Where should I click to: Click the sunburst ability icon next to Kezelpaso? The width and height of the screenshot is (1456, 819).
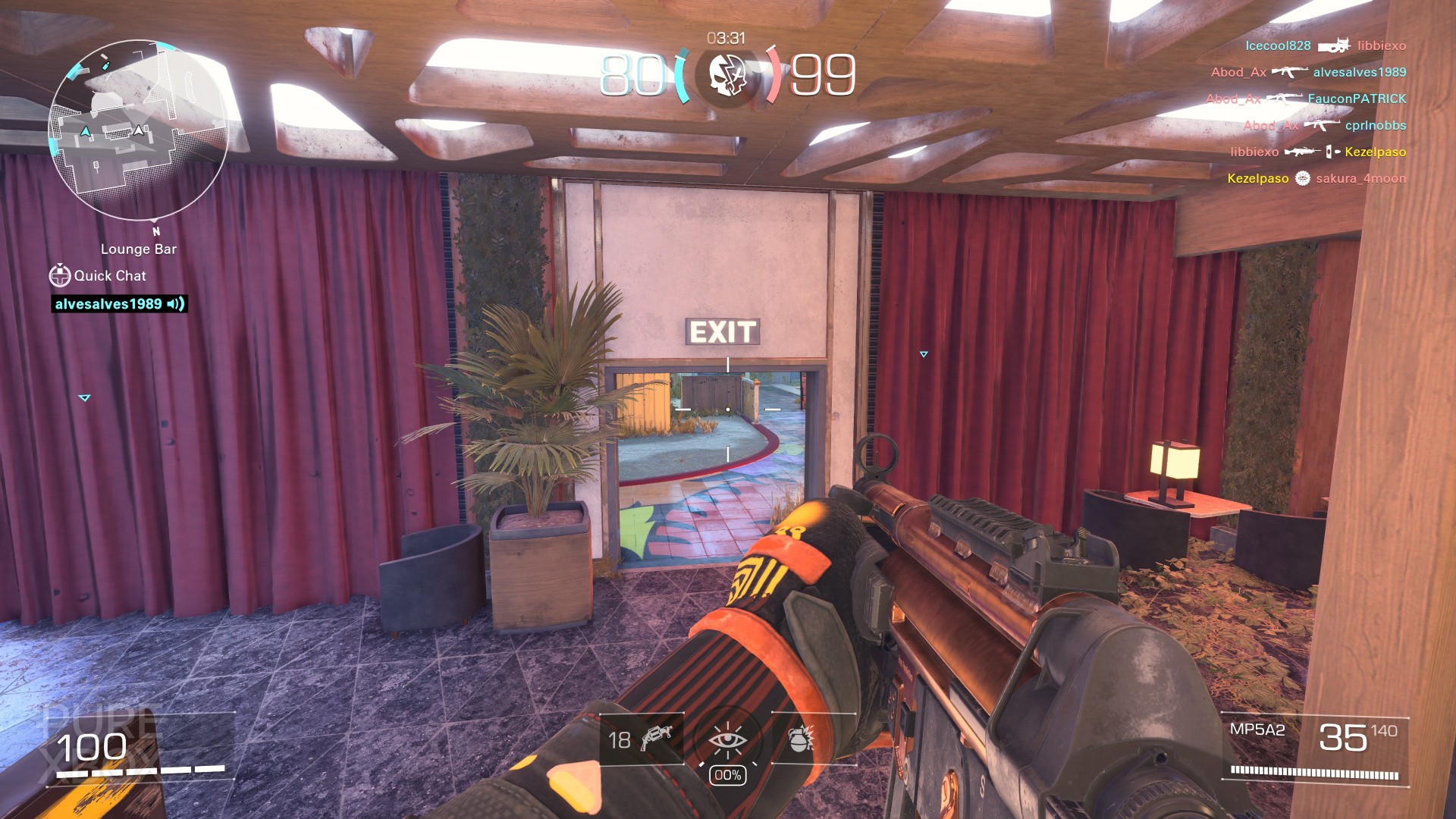click(1303, 177)
